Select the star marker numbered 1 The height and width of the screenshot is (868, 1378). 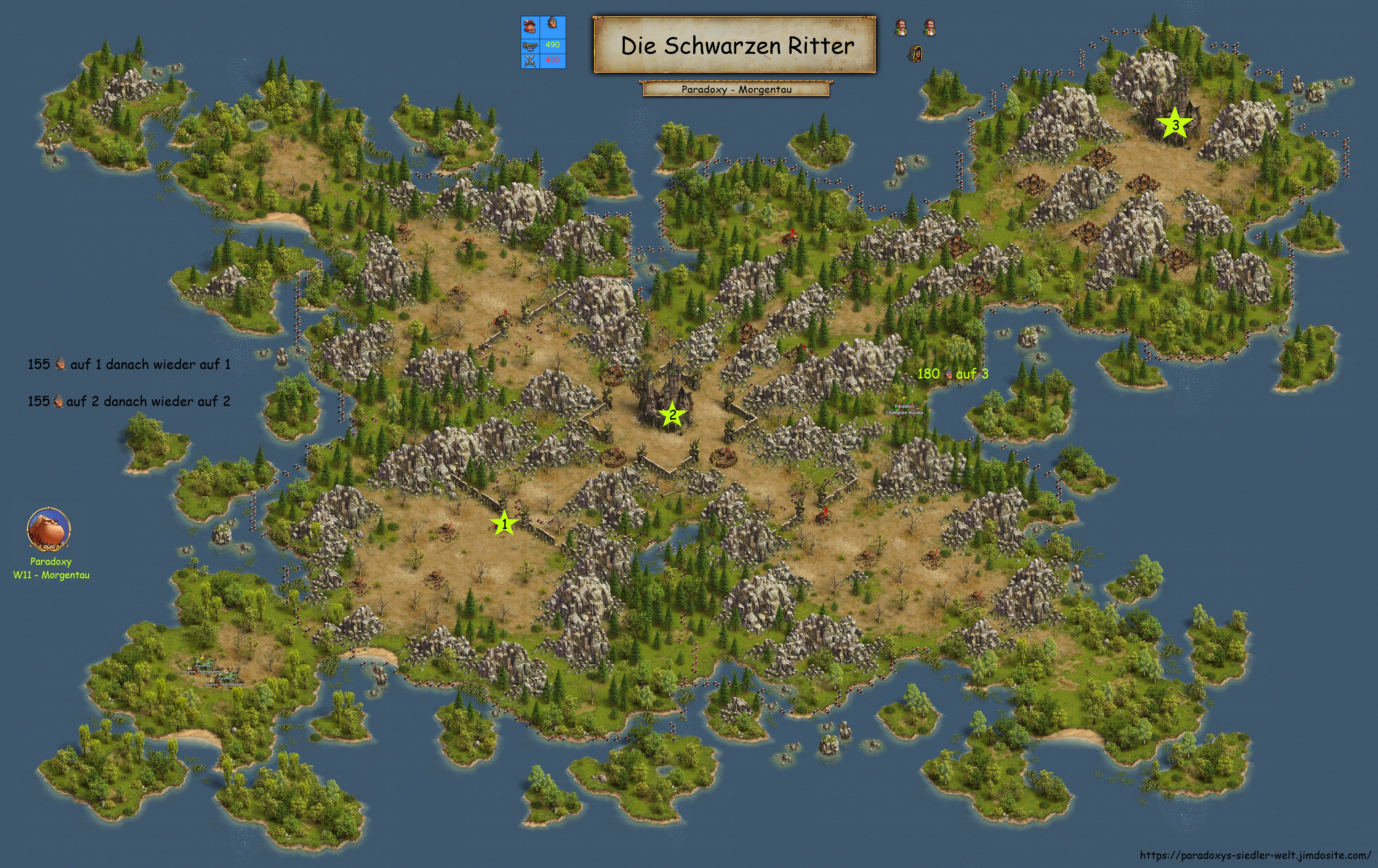tap(504, 523)
